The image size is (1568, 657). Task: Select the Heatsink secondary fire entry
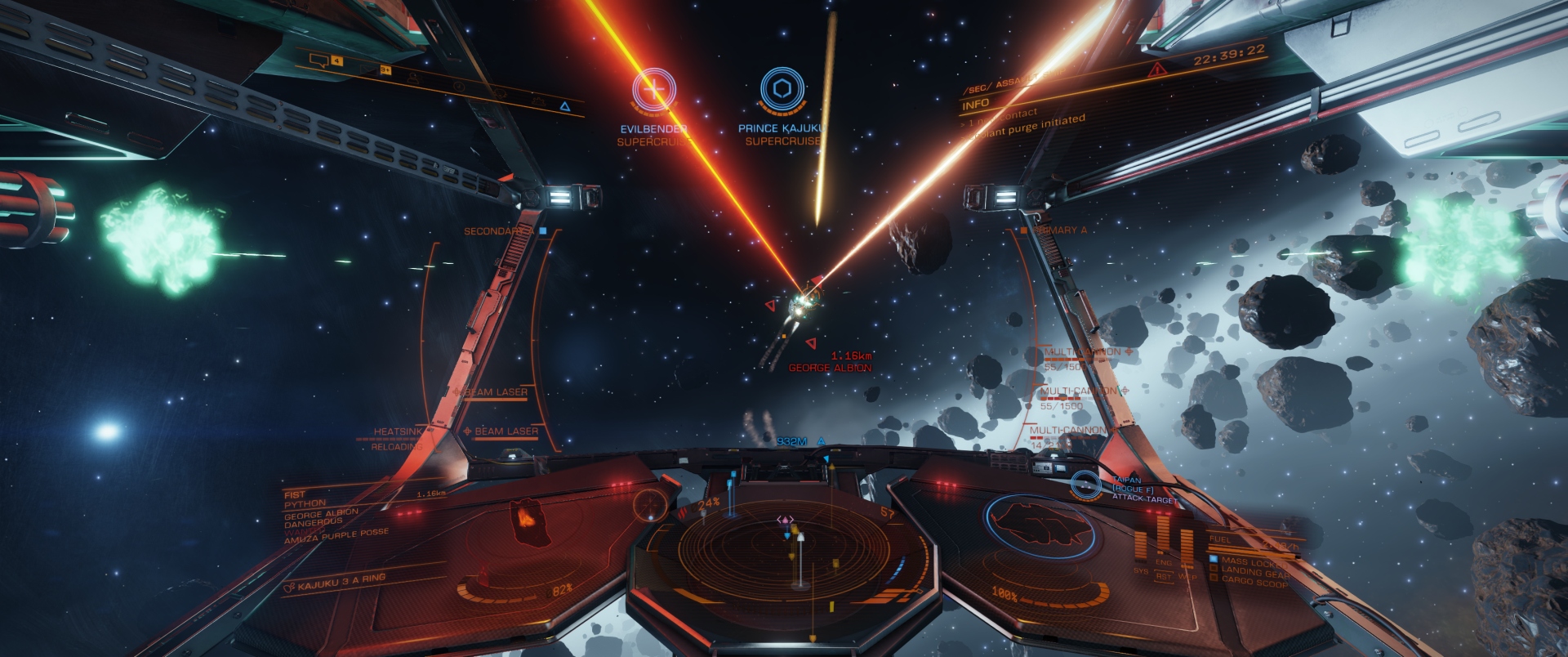398,431
